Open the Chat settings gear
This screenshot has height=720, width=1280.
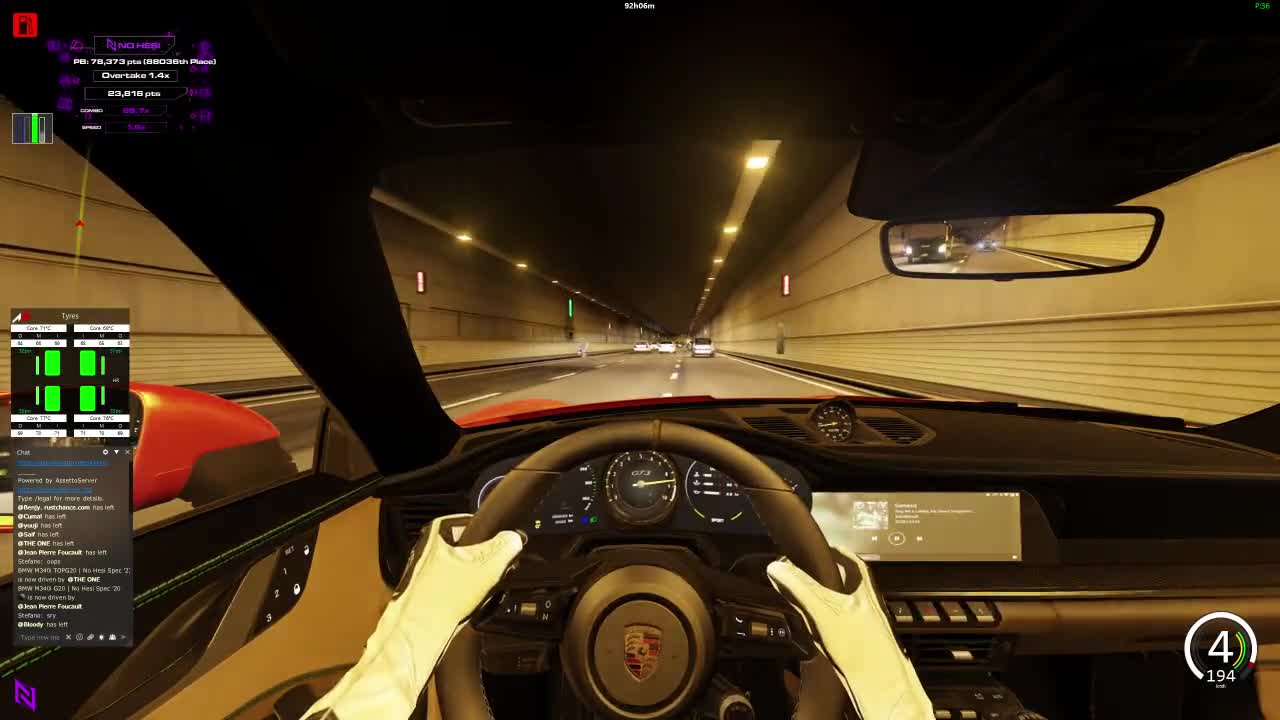pyautogui.click(x=105, y=452)
